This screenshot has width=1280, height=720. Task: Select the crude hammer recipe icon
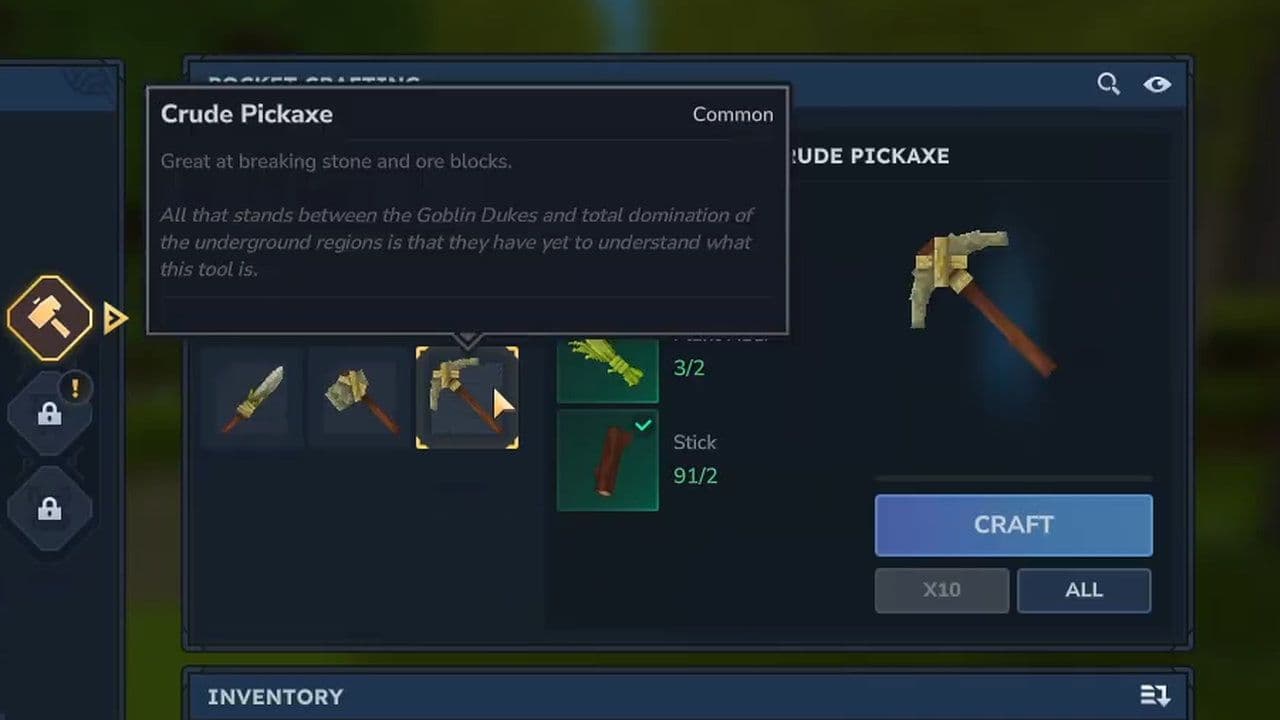point(360,397)
